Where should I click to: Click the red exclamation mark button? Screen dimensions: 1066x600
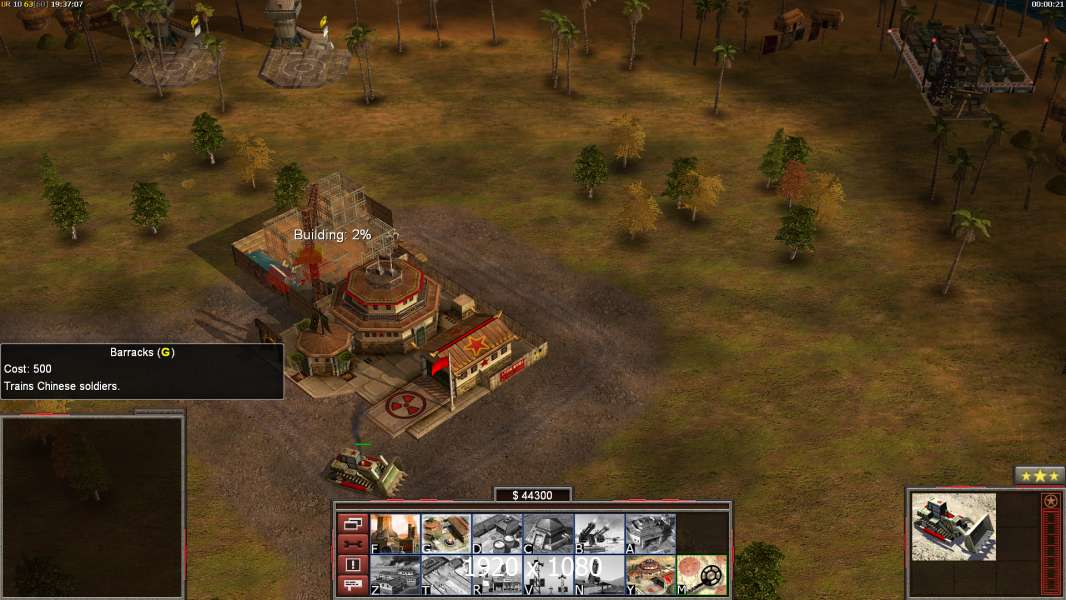352,565
